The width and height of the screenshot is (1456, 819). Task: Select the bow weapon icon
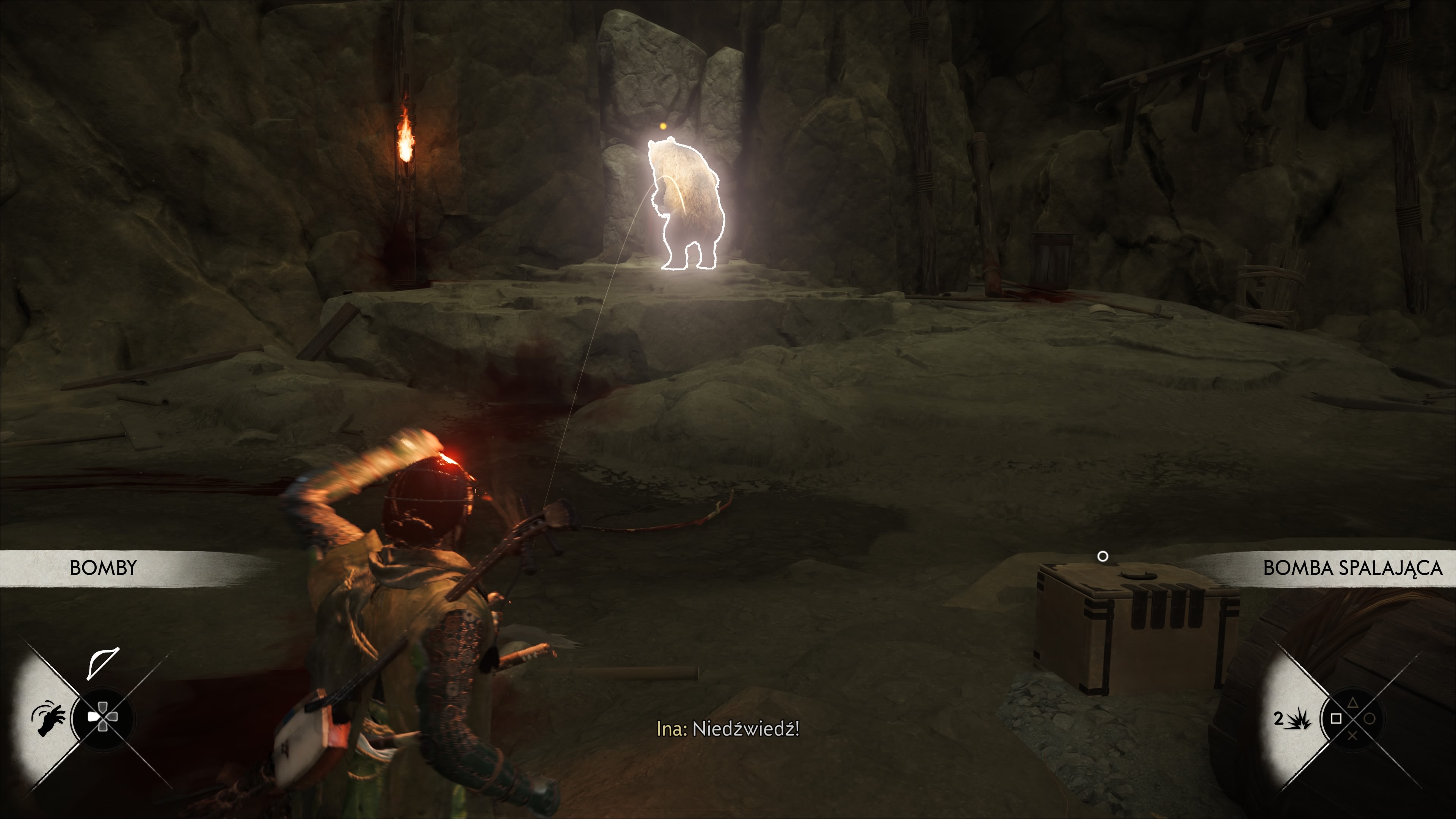tap(103, 662)
